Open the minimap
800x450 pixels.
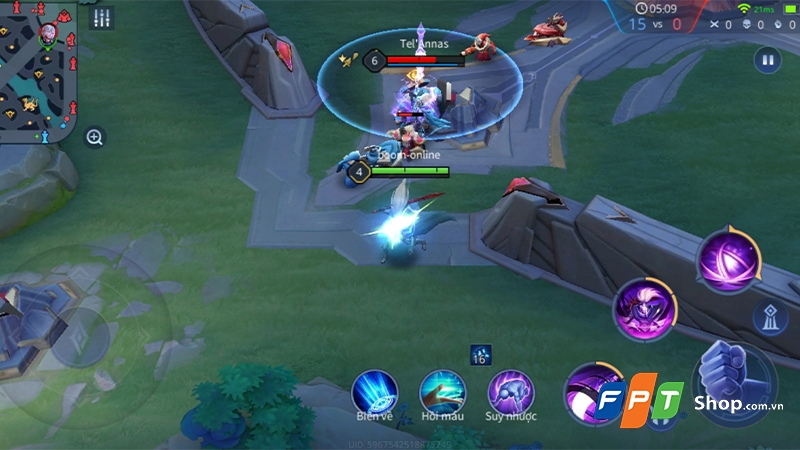(x=38, y=70)
